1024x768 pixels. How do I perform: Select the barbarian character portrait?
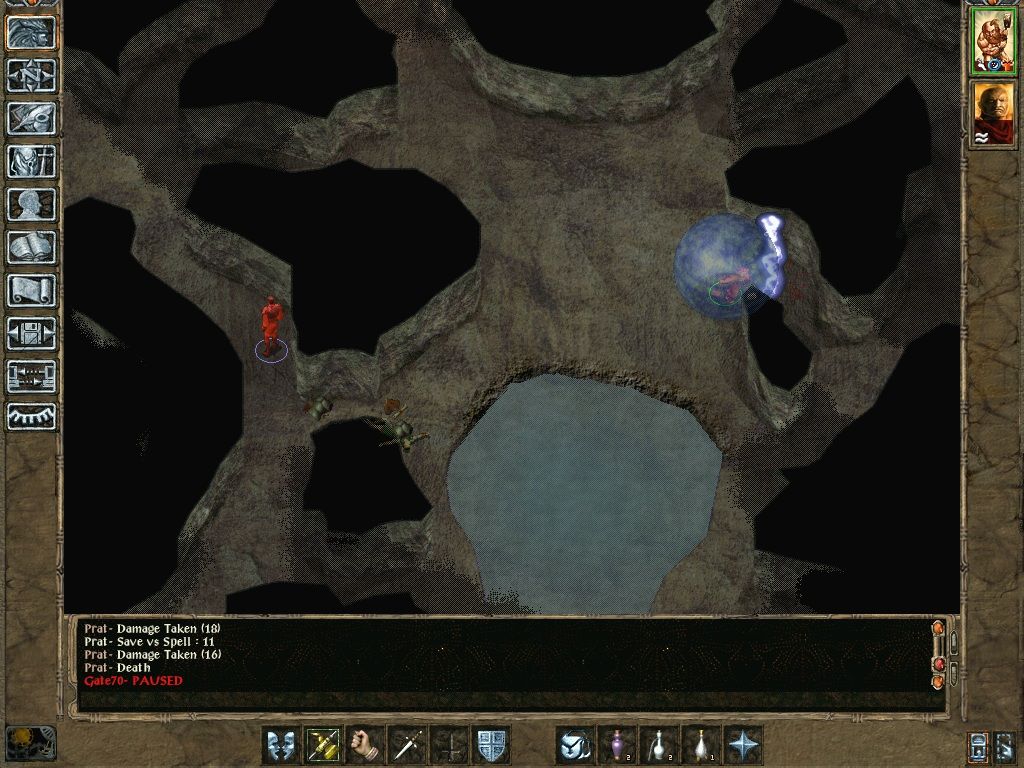(x=993, y=41)
